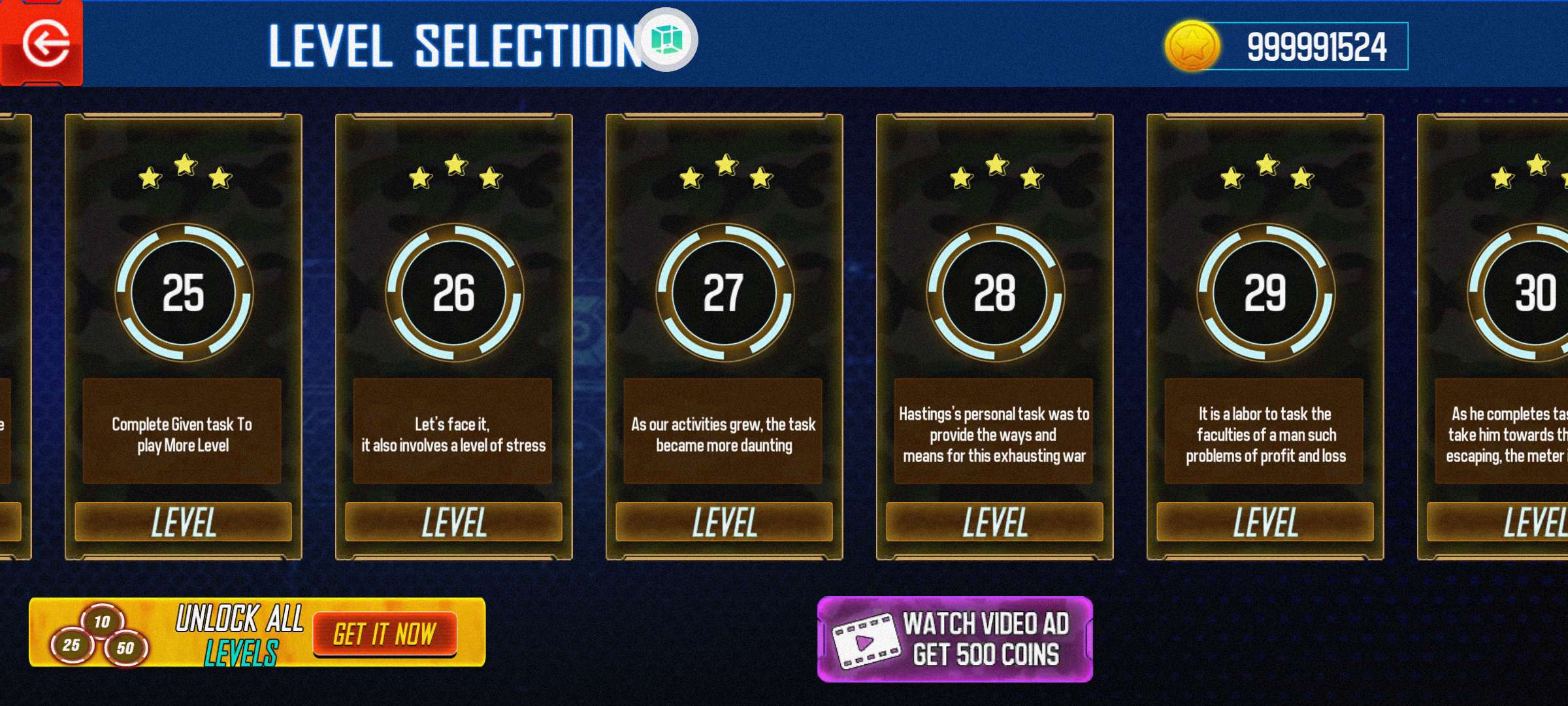
Task: Go back using the red arrow button
Action: coord(43,44)
